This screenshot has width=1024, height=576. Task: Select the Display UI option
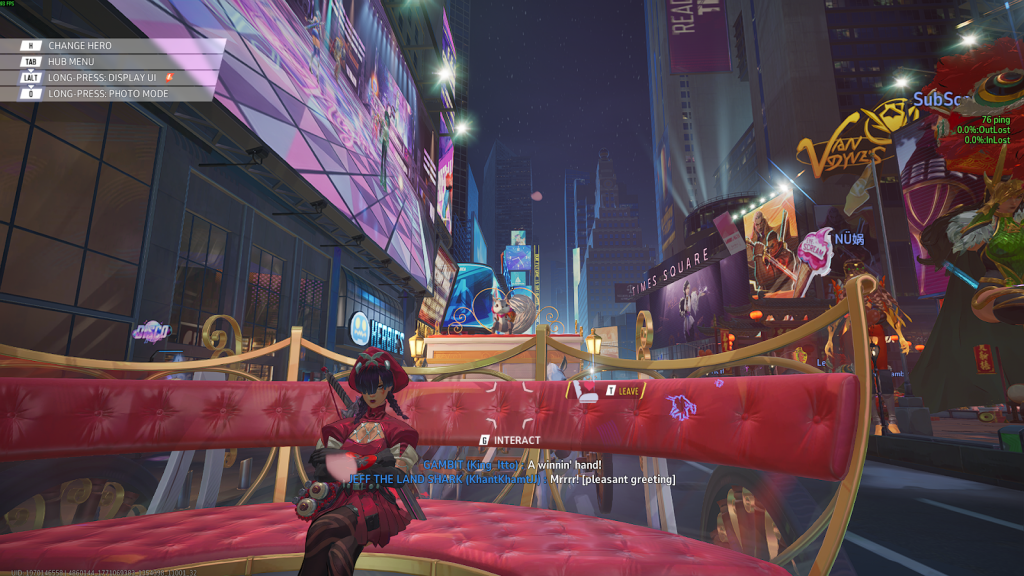tap(108, 78)
